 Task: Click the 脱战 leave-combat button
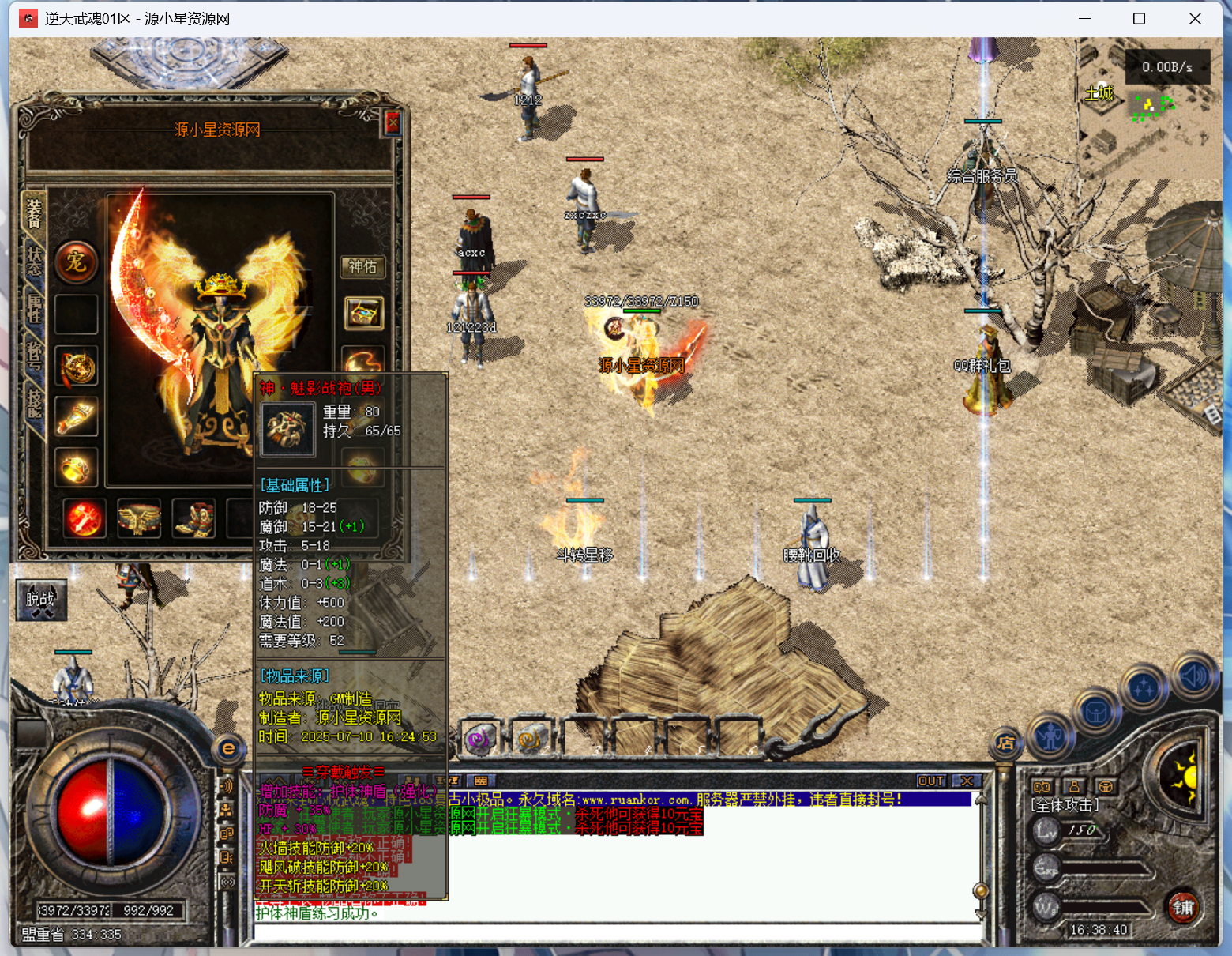(41, 600)
